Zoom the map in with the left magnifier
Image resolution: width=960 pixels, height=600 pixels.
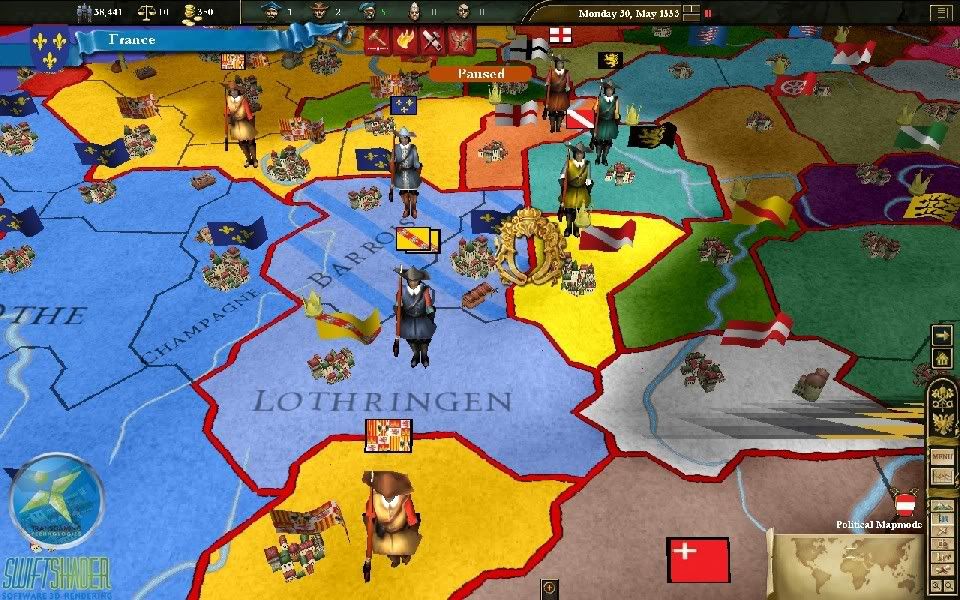[936, 583]
